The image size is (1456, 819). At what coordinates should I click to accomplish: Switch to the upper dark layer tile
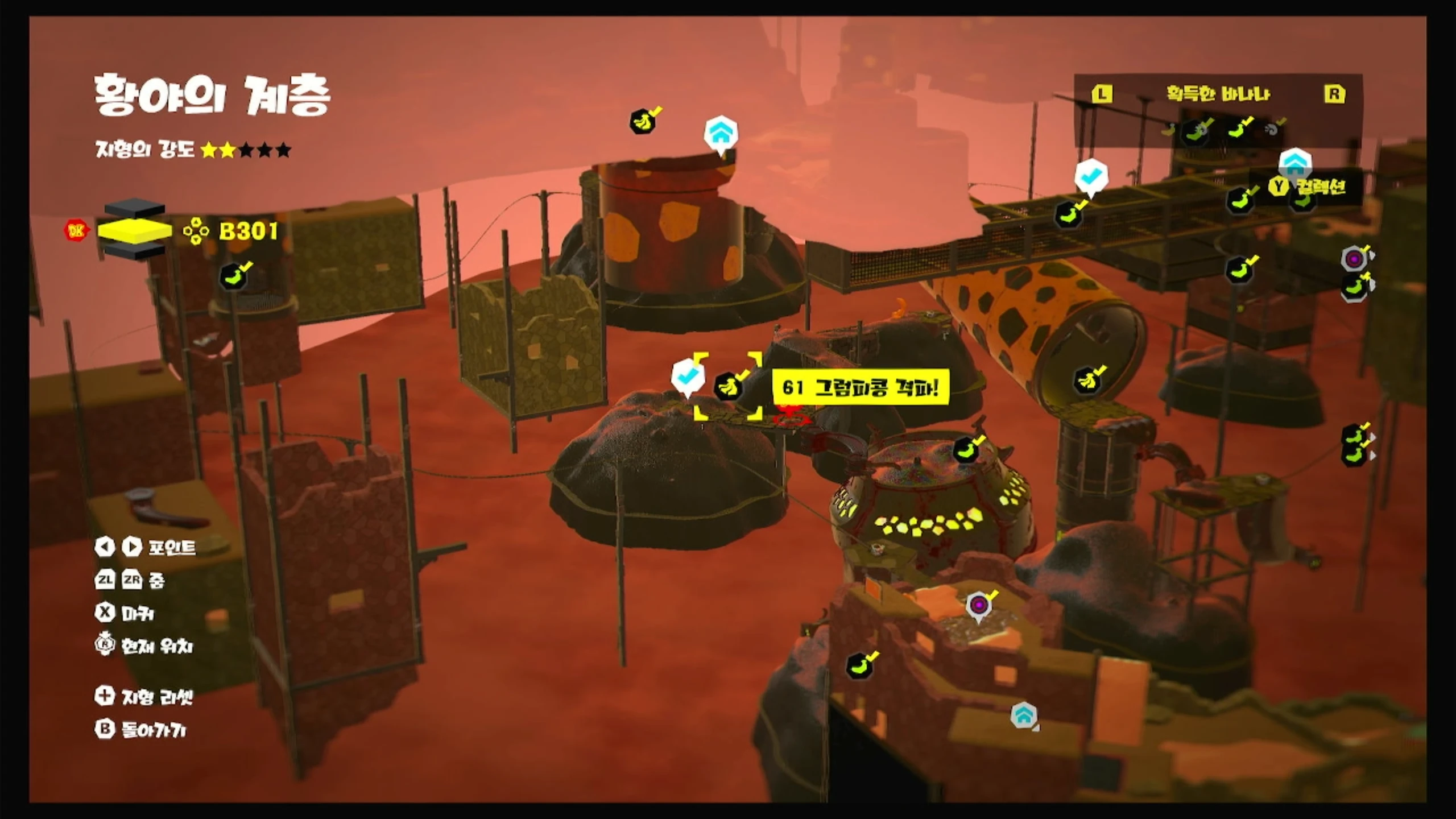[x=135, y=208]
